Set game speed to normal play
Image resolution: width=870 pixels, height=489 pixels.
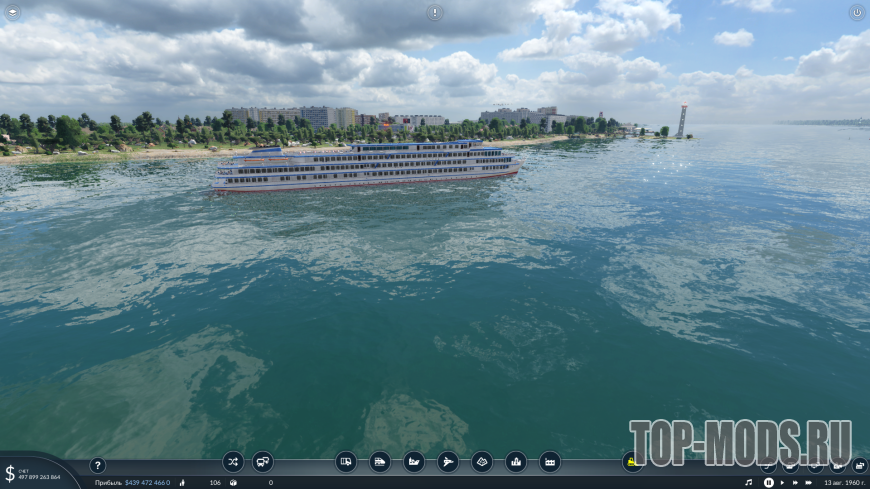pyautogui.click(x=782, y=482)
